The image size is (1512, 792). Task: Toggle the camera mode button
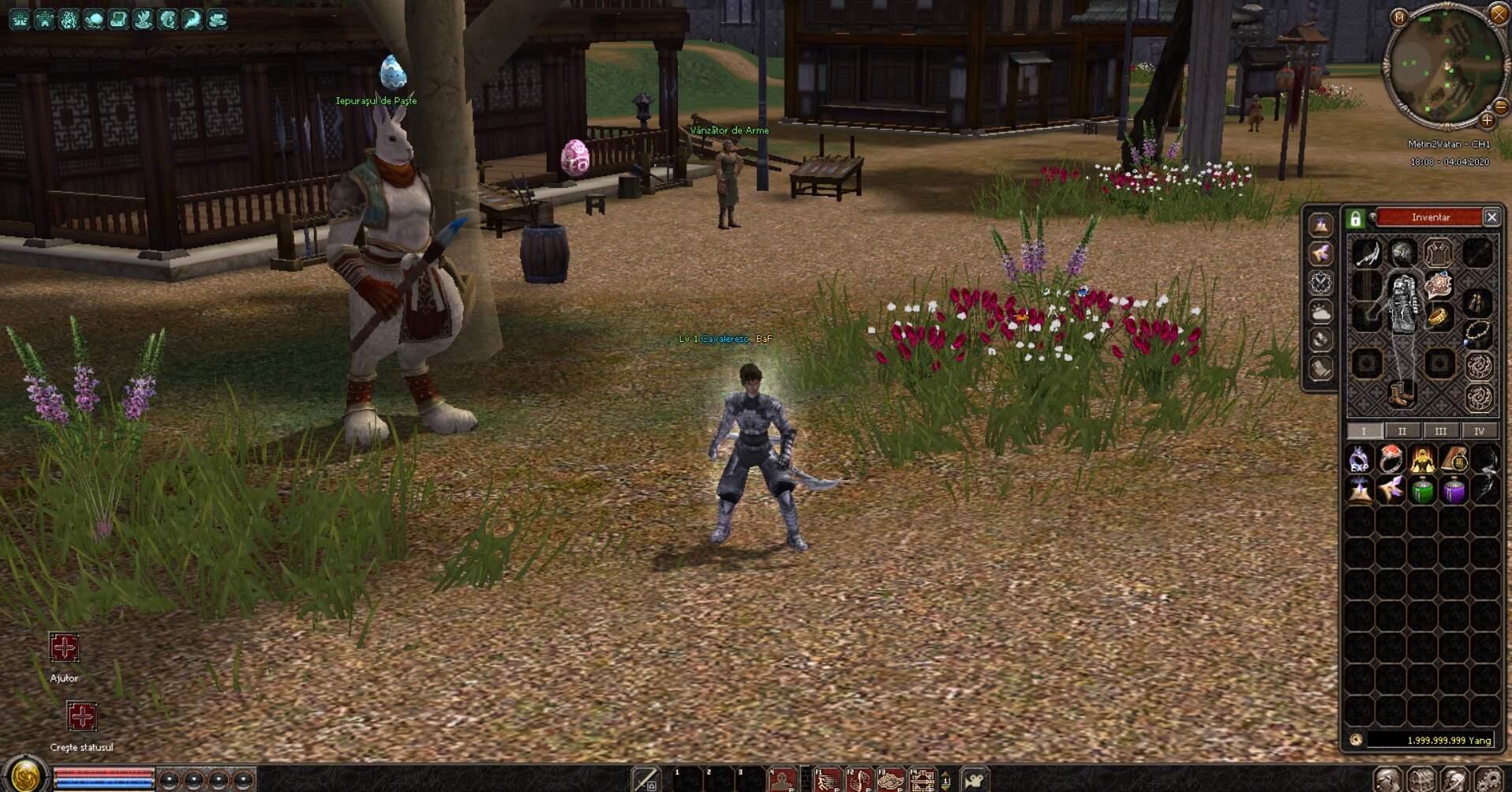[x=975, y=780]
